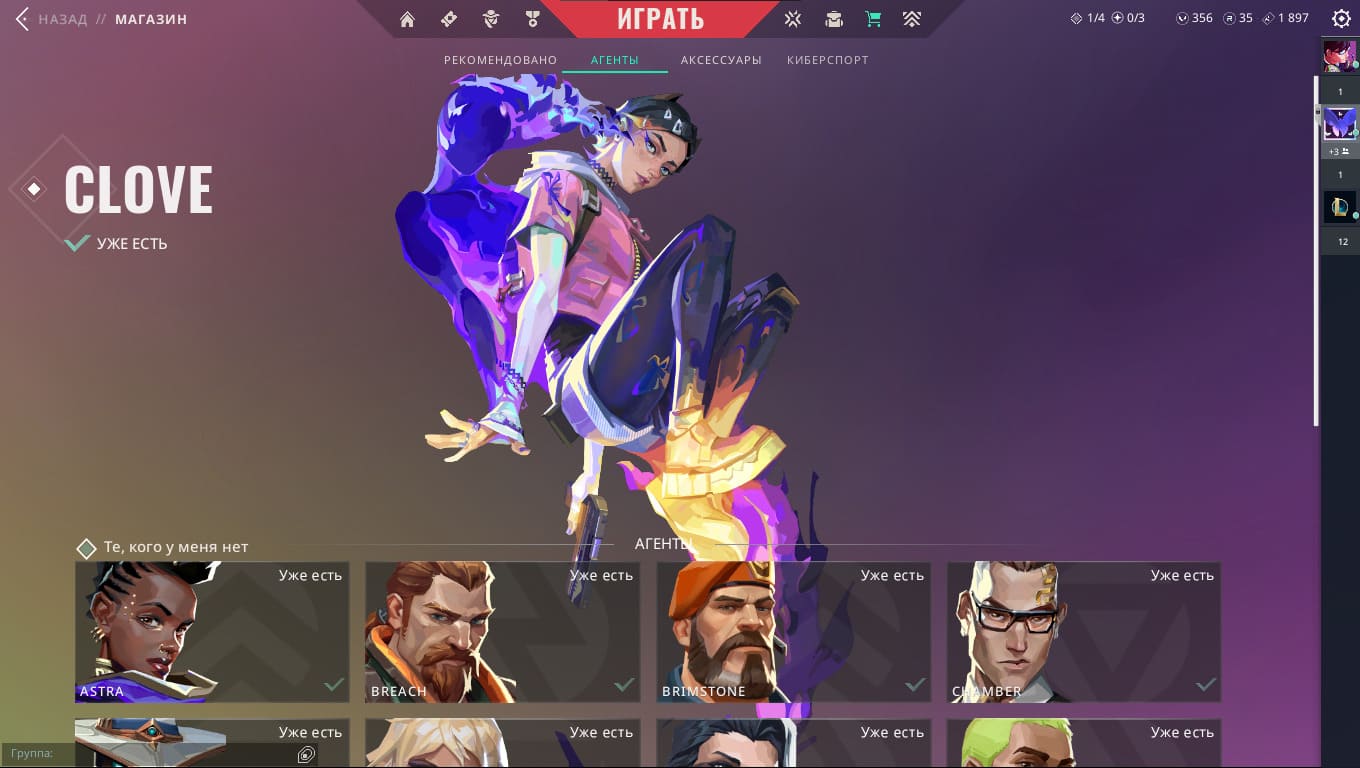Image resolution: width=1360 pixels, height=768 pixels.
Task: Switch to the АГЕНТЫ tab
Action: tap(614, 60)
